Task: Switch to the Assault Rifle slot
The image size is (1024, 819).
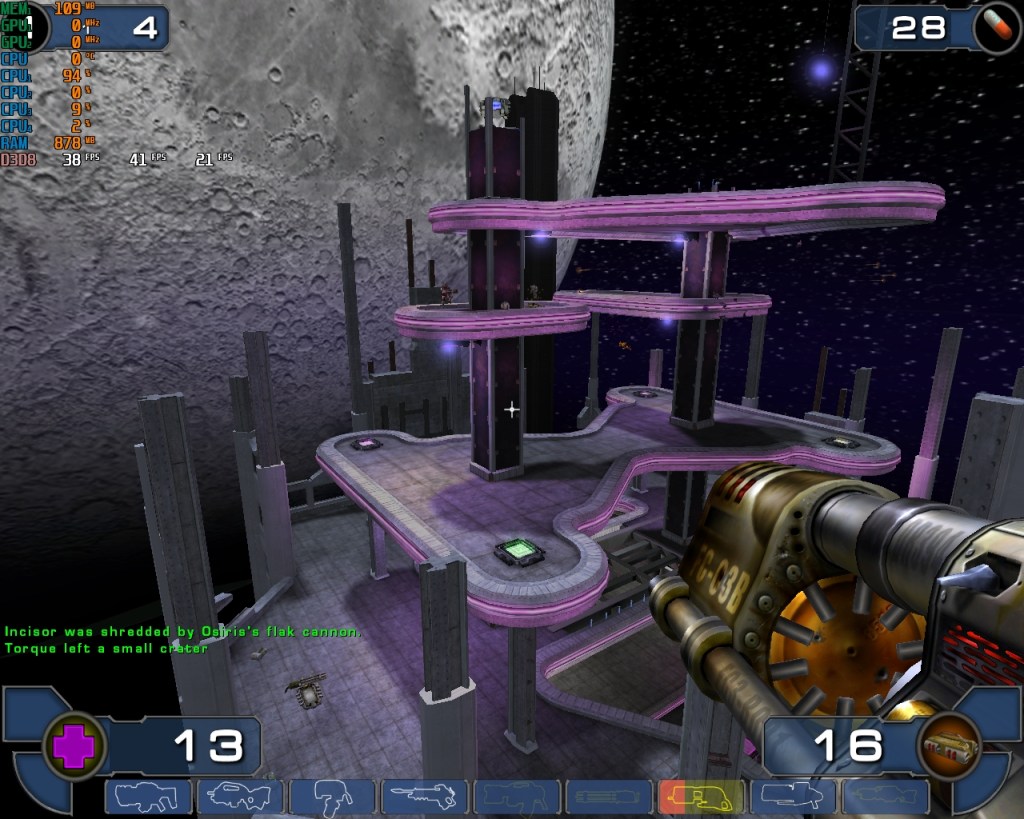Action: click(x=240, y=797)
